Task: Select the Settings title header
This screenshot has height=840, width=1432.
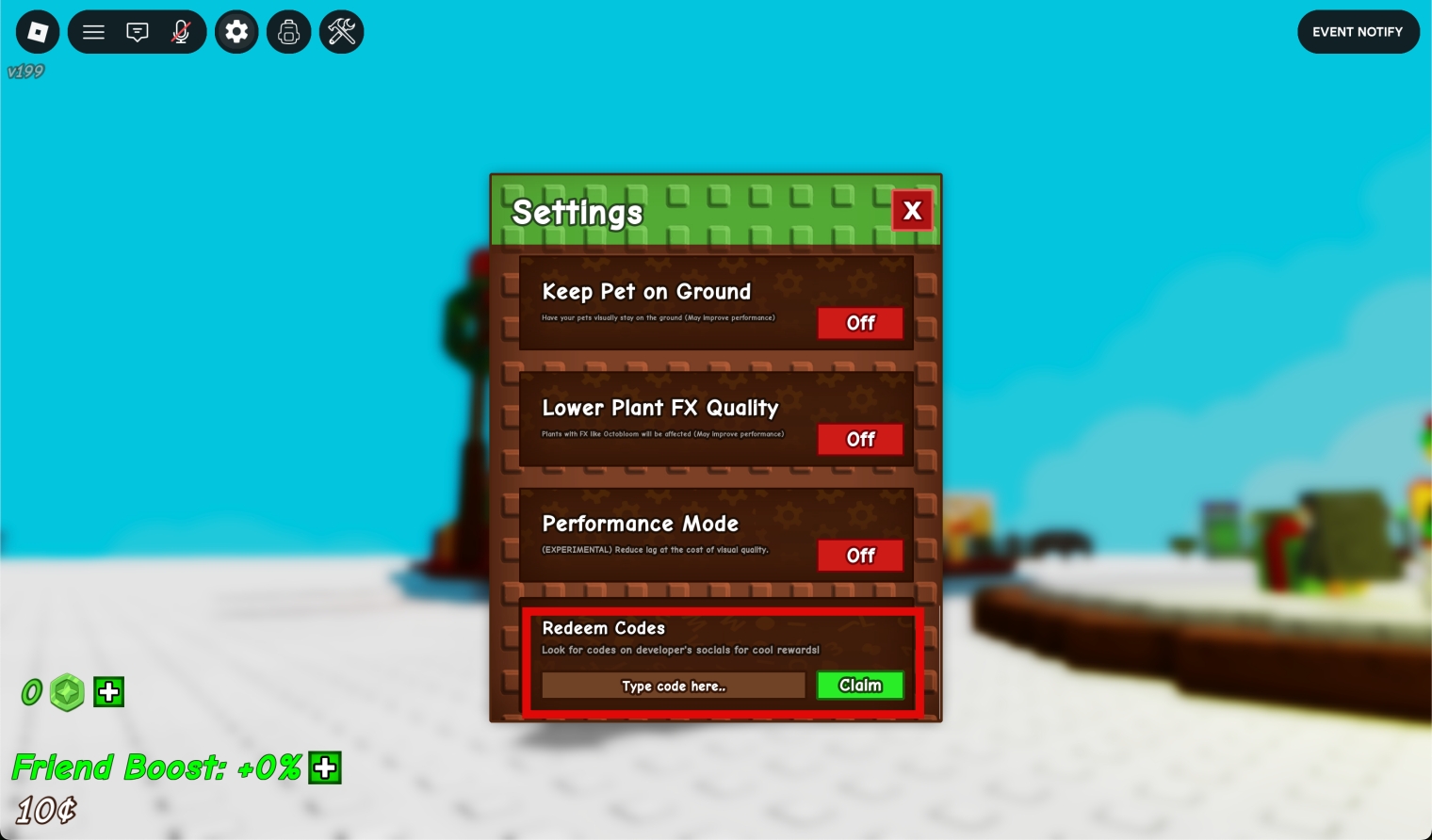Action: (x=577, y=213)
